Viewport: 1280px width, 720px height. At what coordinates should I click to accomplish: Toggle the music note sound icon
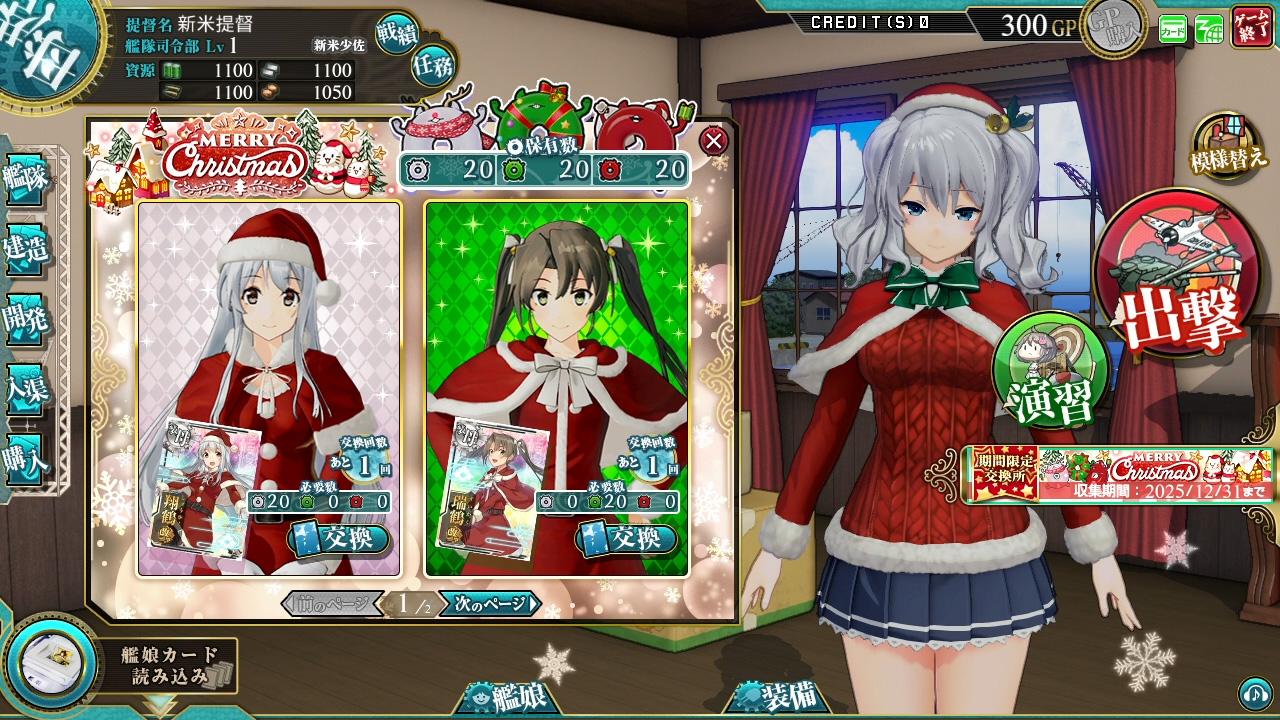pos(1255,692)
